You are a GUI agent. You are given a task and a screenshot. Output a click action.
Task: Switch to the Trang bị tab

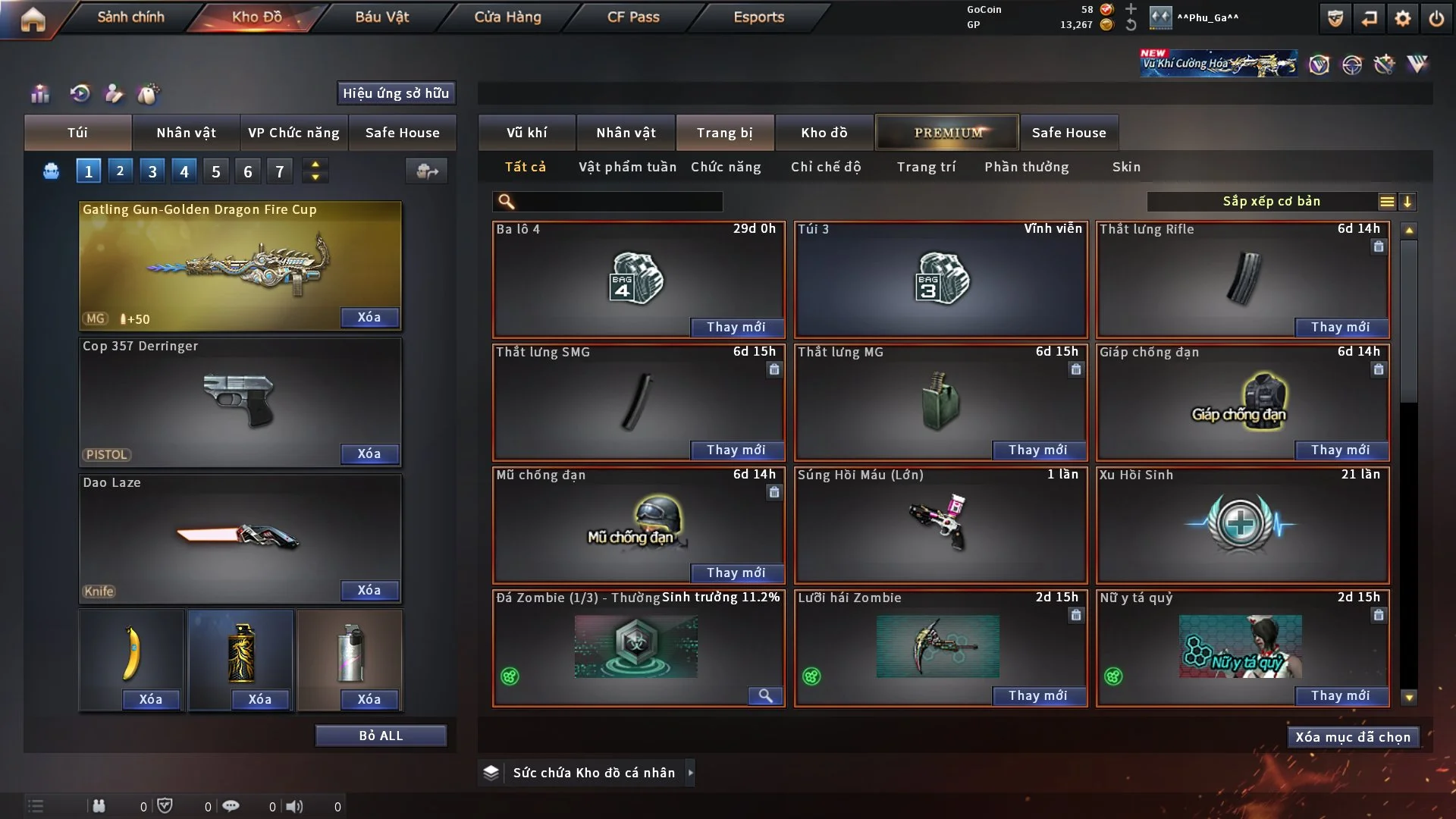point(724,133)
